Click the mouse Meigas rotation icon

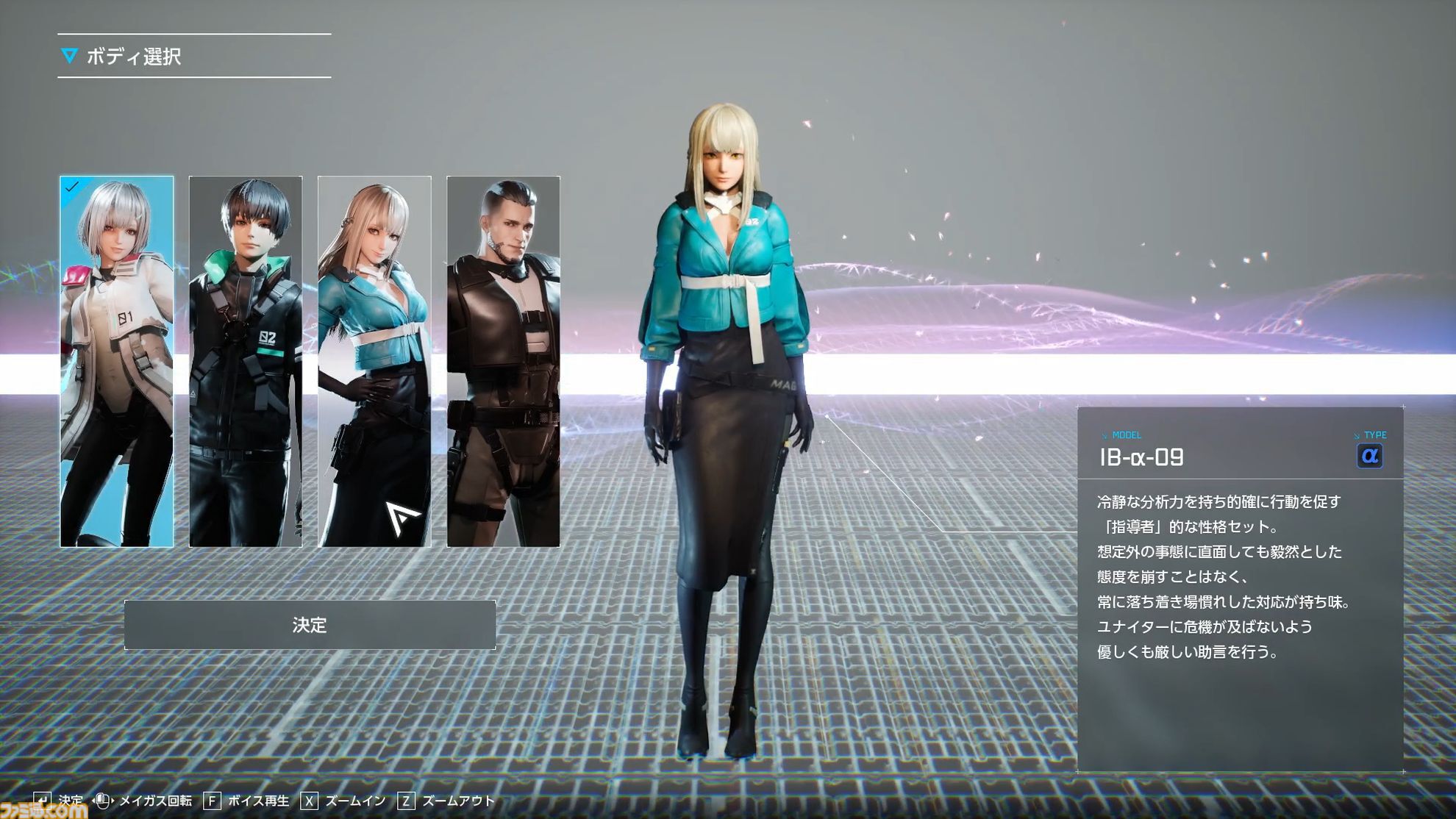[x=103, y=800]
